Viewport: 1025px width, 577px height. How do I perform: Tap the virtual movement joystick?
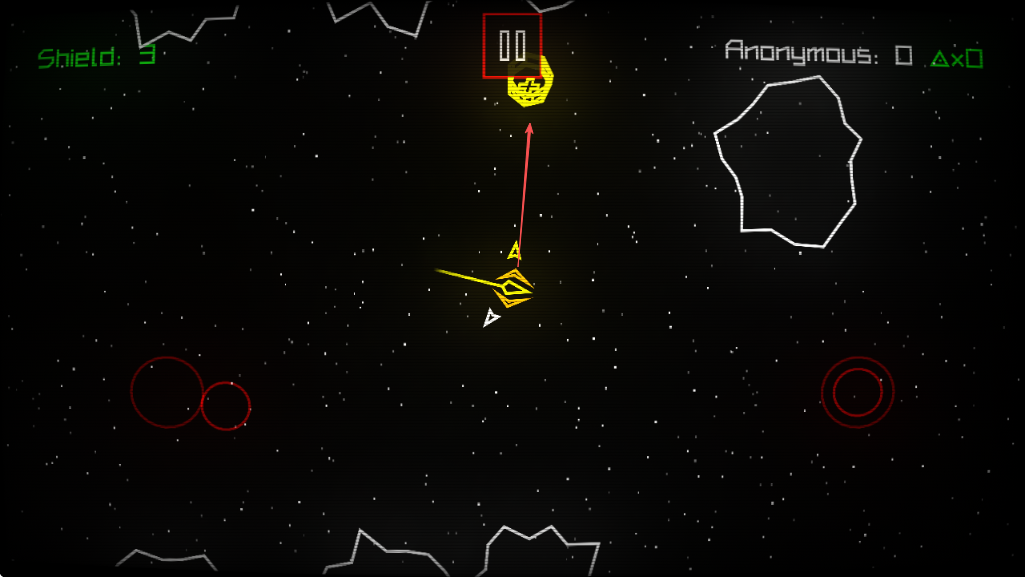click(168, 392)
